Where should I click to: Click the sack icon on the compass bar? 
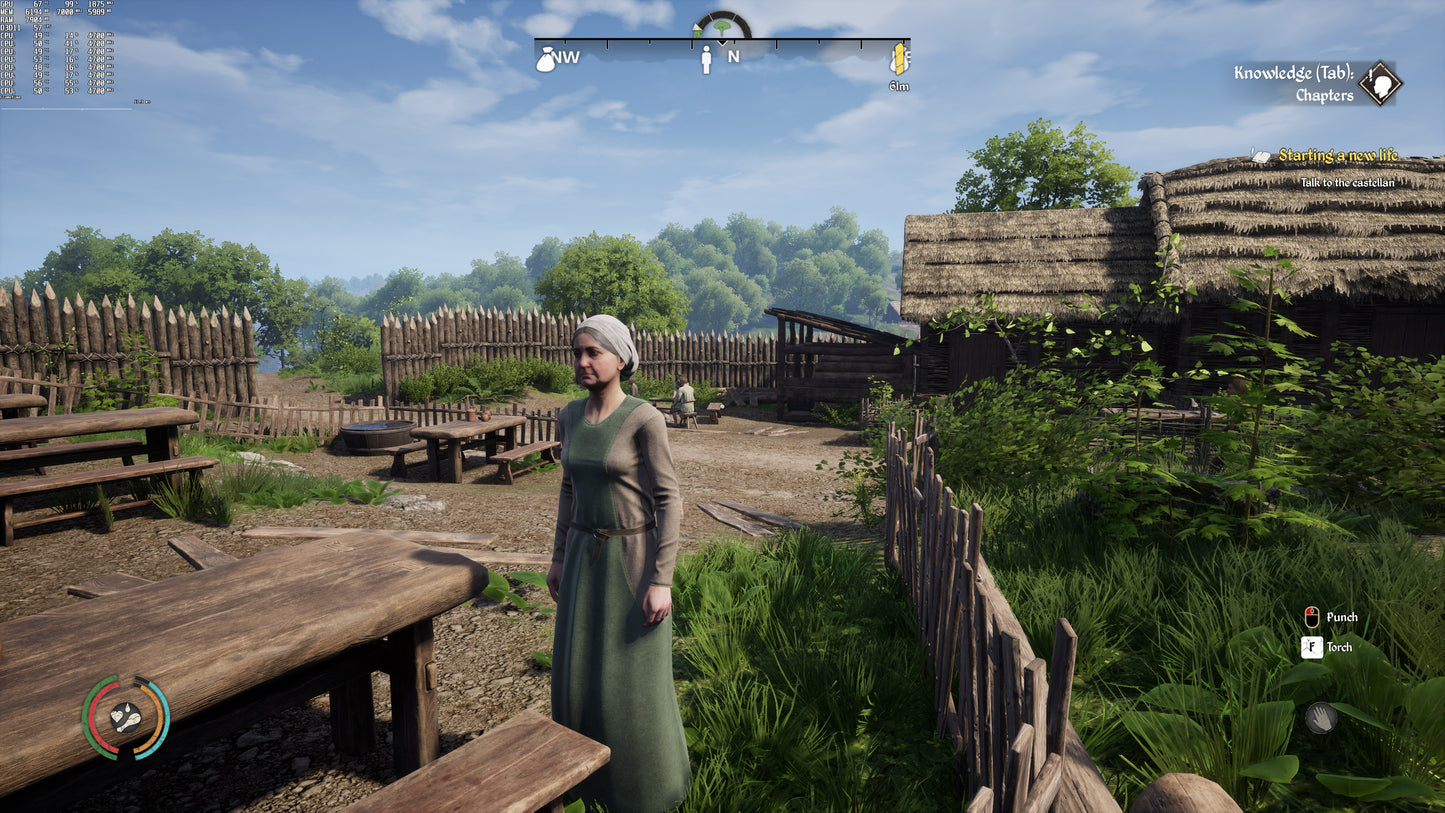546,60
